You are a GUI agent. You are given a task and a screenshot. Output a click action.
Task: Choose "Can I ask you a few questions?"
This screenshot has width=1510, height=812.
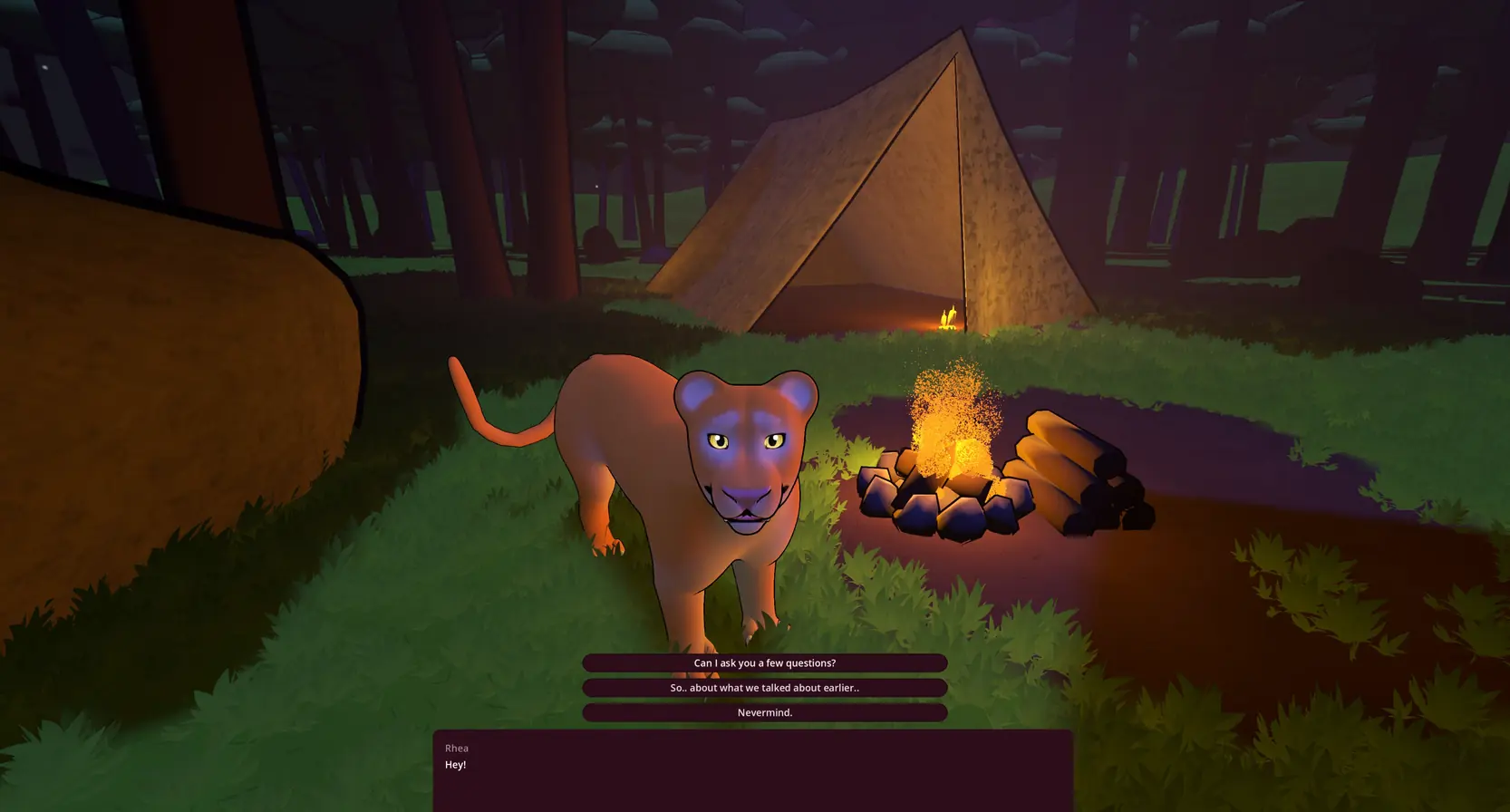pyautogui.click(x=764, y=662)
